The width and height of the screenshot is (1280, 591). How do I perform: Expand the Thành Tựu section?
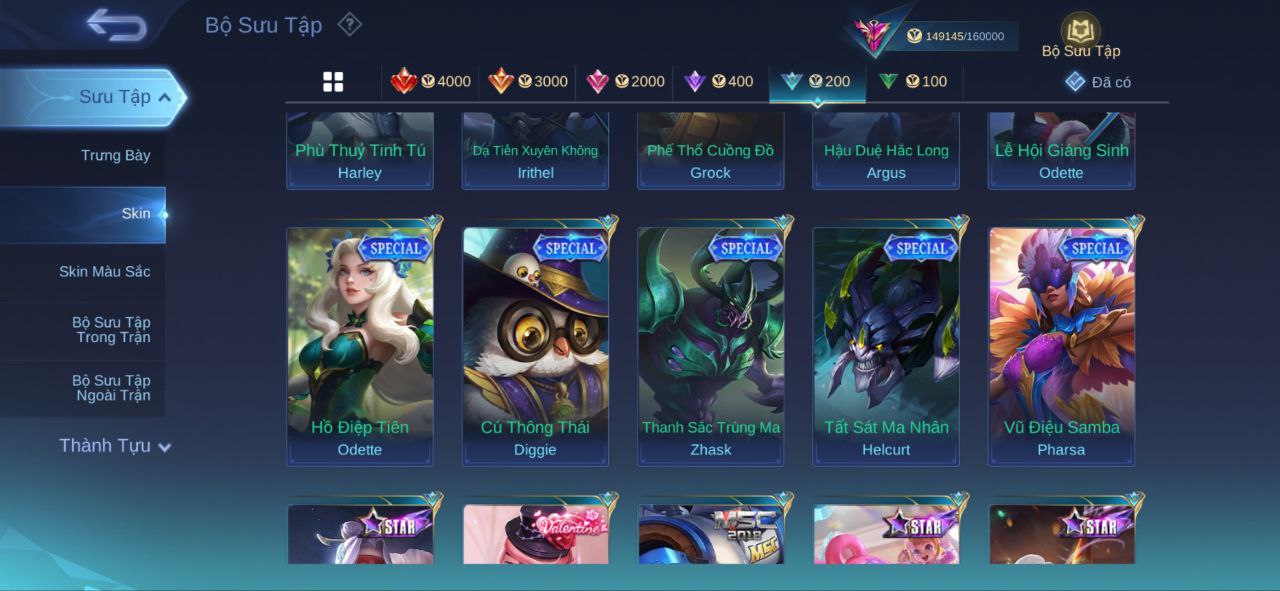pos(114,446)
